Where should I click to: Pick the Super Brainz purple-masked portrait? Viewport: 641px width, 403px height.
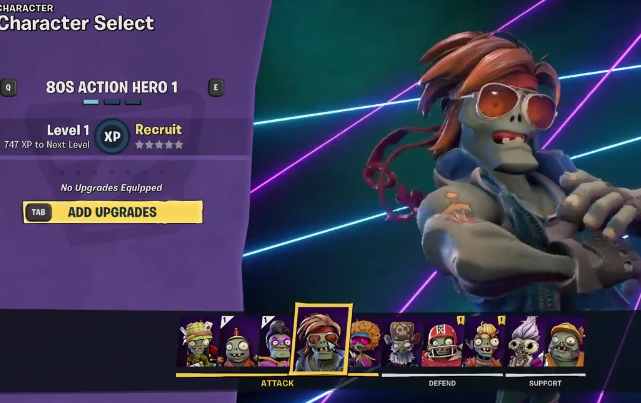(275, 344)
